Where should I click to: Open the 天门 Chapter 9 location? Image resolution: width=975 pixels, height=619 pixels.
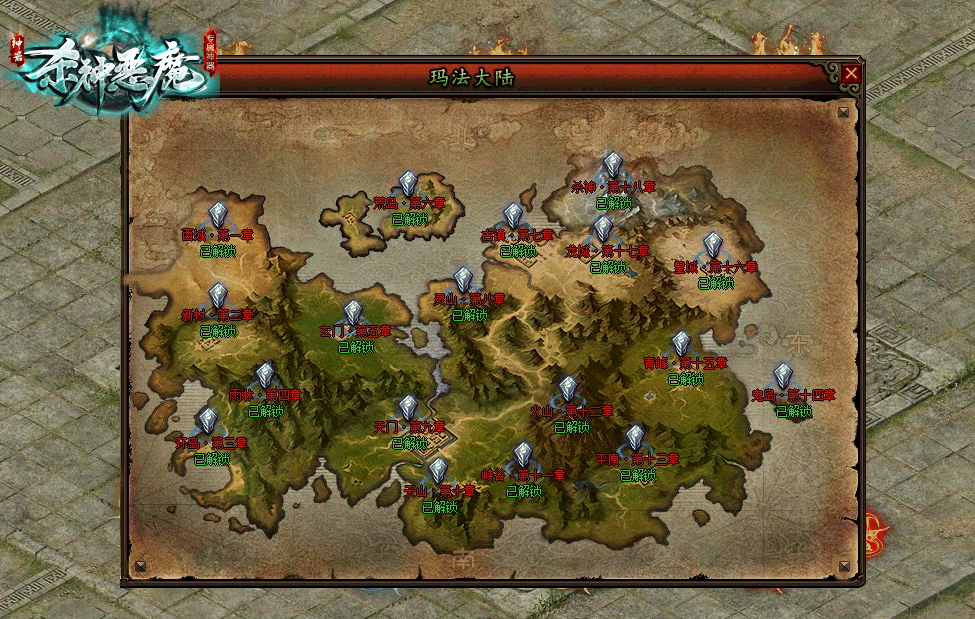(x=408, y=408)
